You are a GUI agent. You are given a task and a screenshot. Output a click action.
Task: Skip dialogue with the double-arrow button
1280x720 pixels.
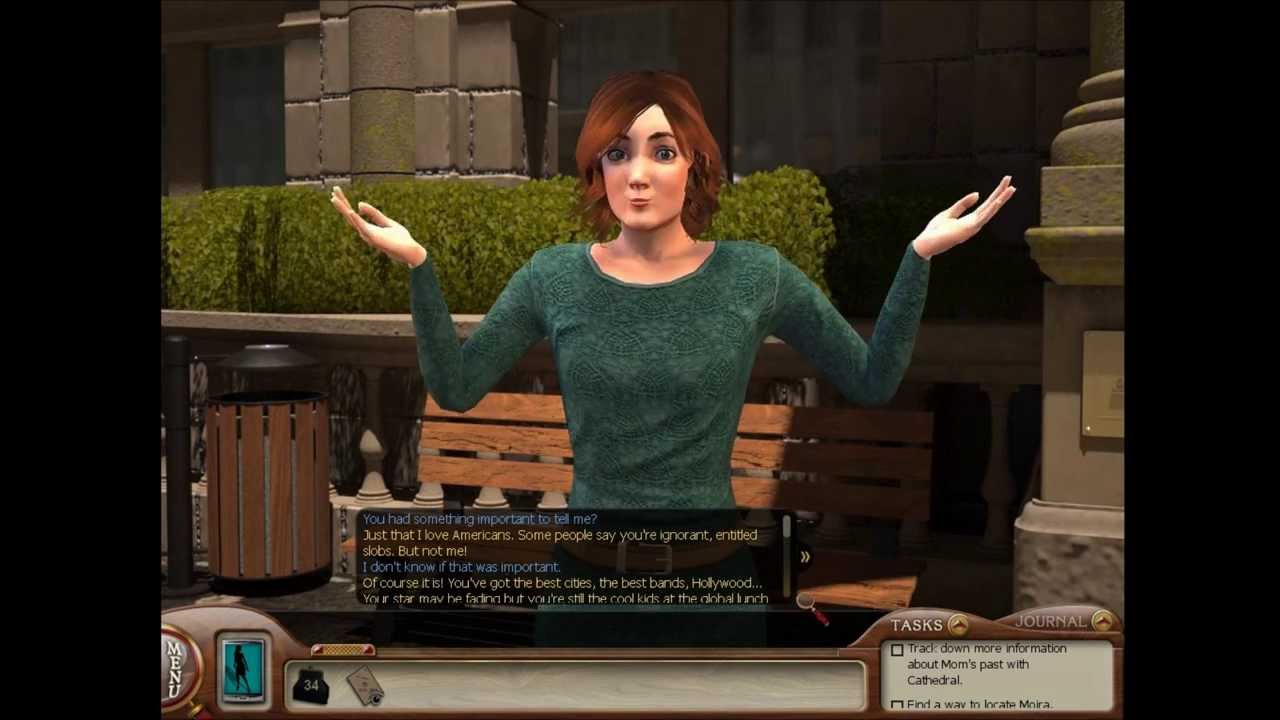tap(804, 557)
